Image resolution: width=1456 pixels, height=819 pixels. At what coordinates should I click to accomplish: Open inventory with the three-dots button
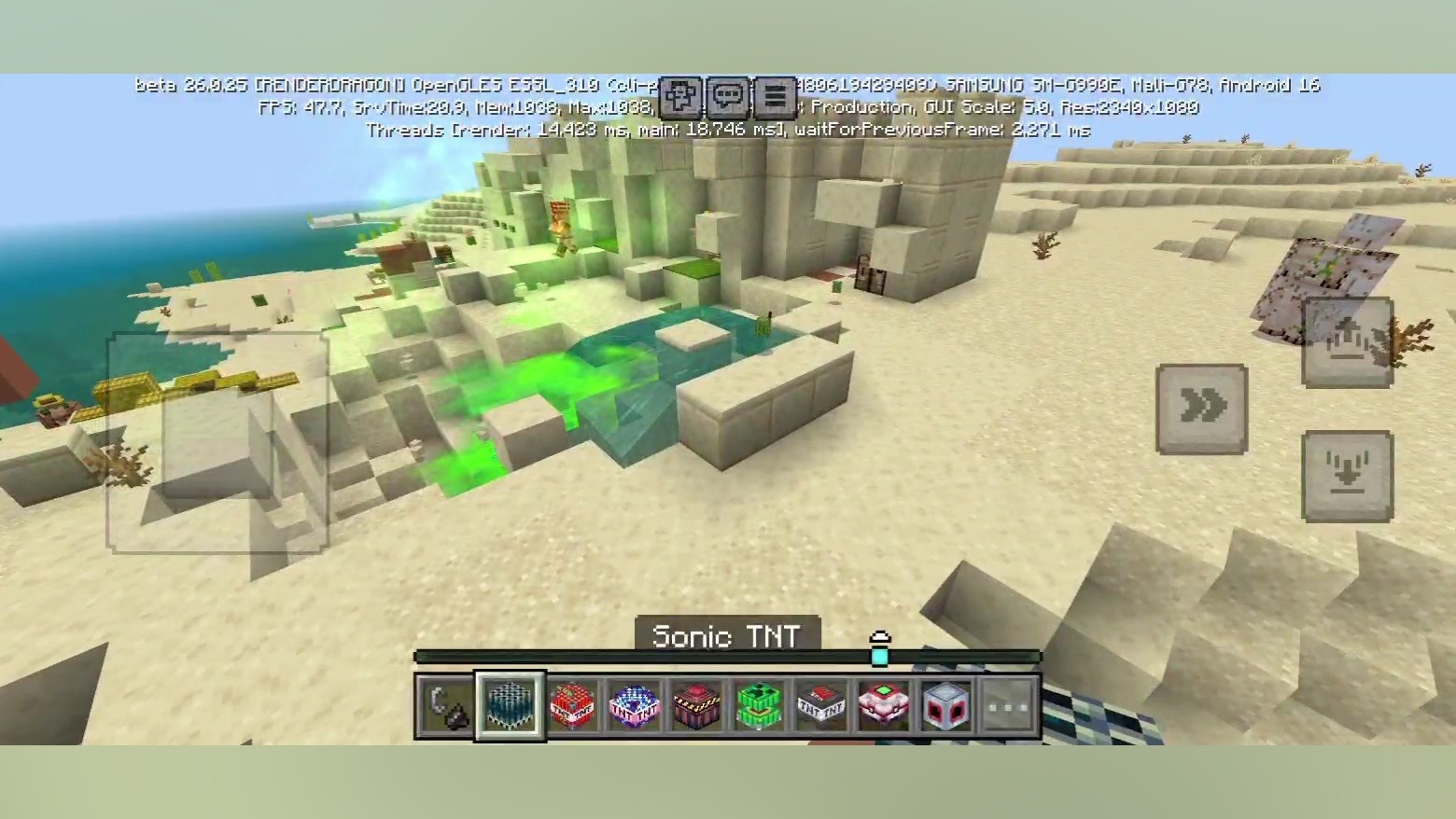tap(1010, 706)
